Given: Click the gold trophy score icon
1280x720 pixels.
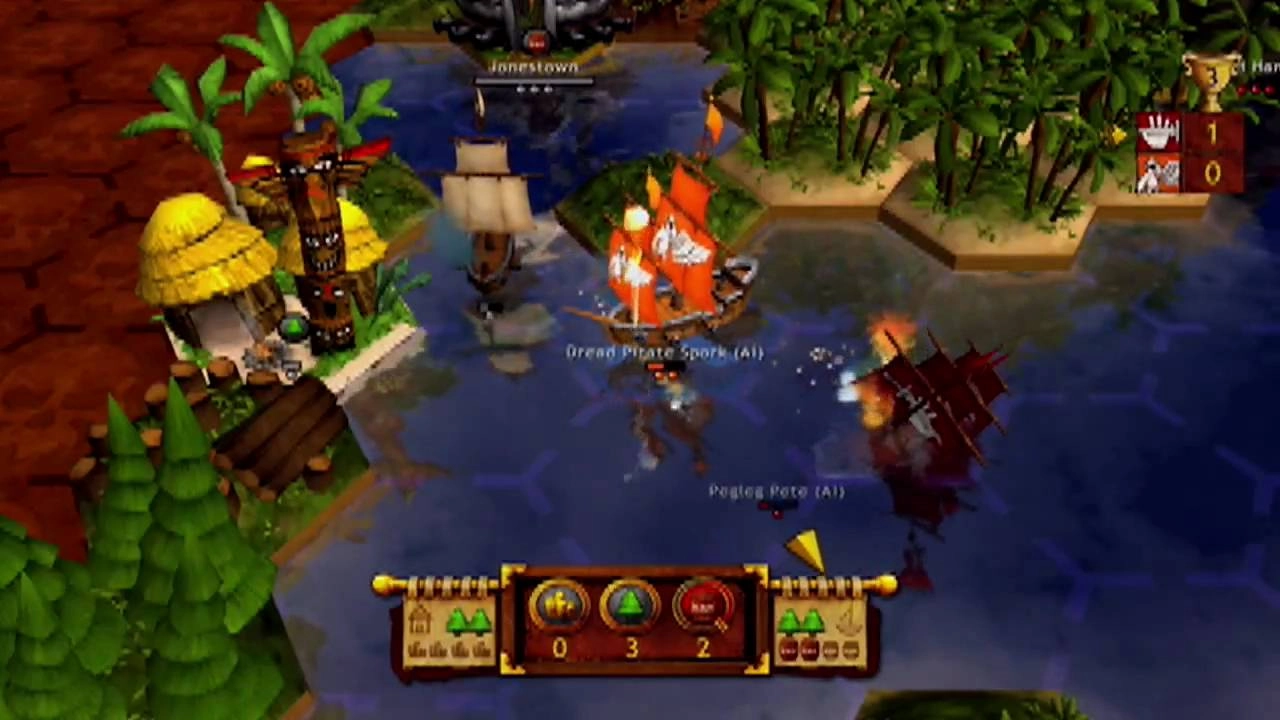Looking at the screenshot, I should pos(1210,80).
